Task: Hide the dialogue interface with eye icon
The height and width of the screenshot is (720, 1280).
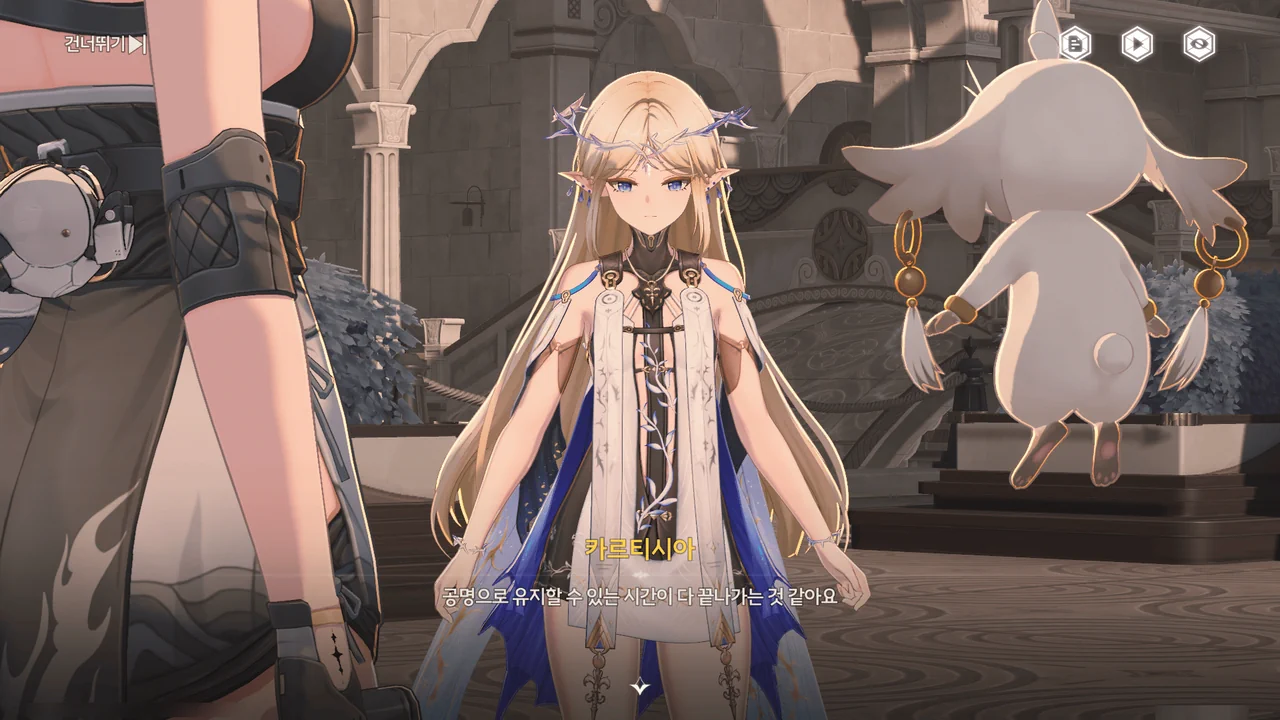Action: (1199, 44)
